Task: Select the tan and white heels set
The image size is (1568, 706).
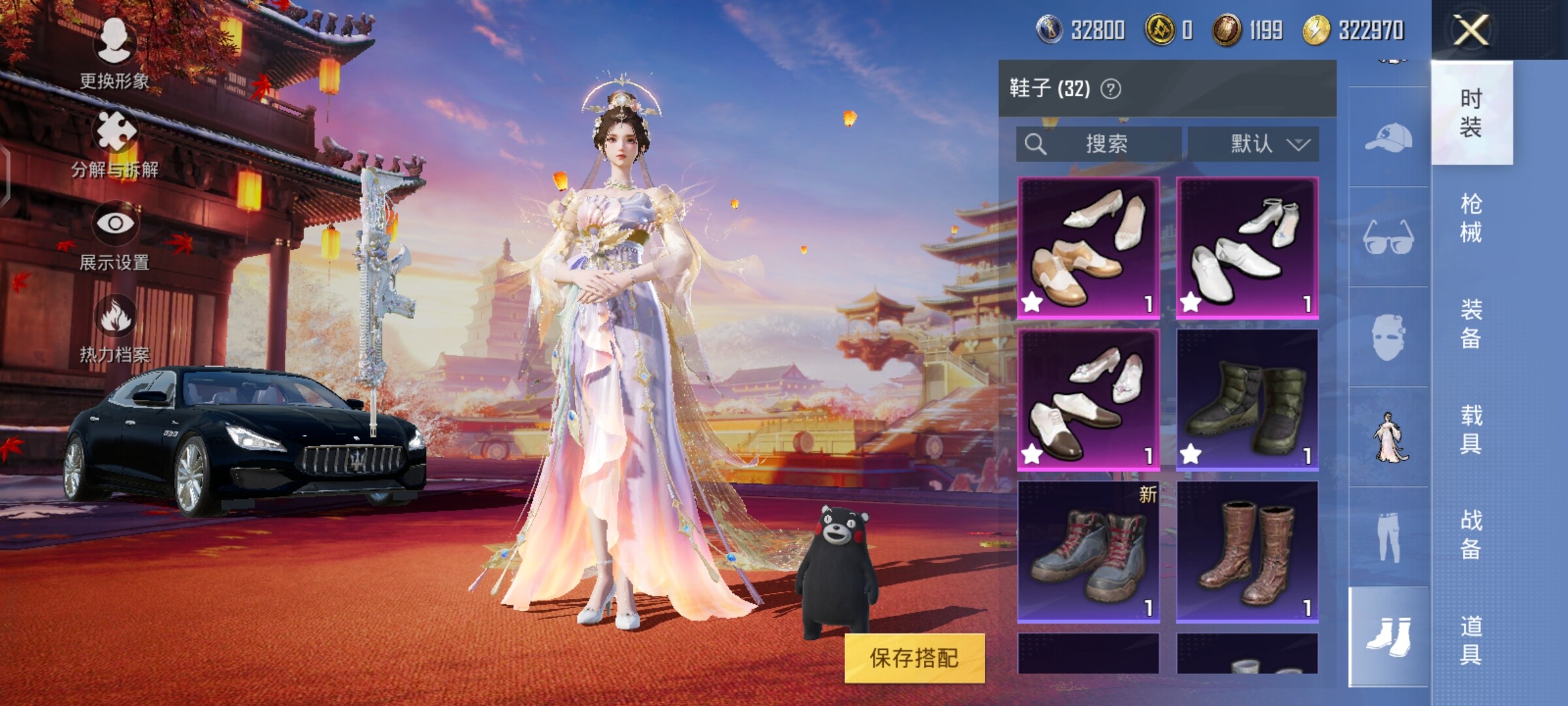Action: click(1088, 247)
